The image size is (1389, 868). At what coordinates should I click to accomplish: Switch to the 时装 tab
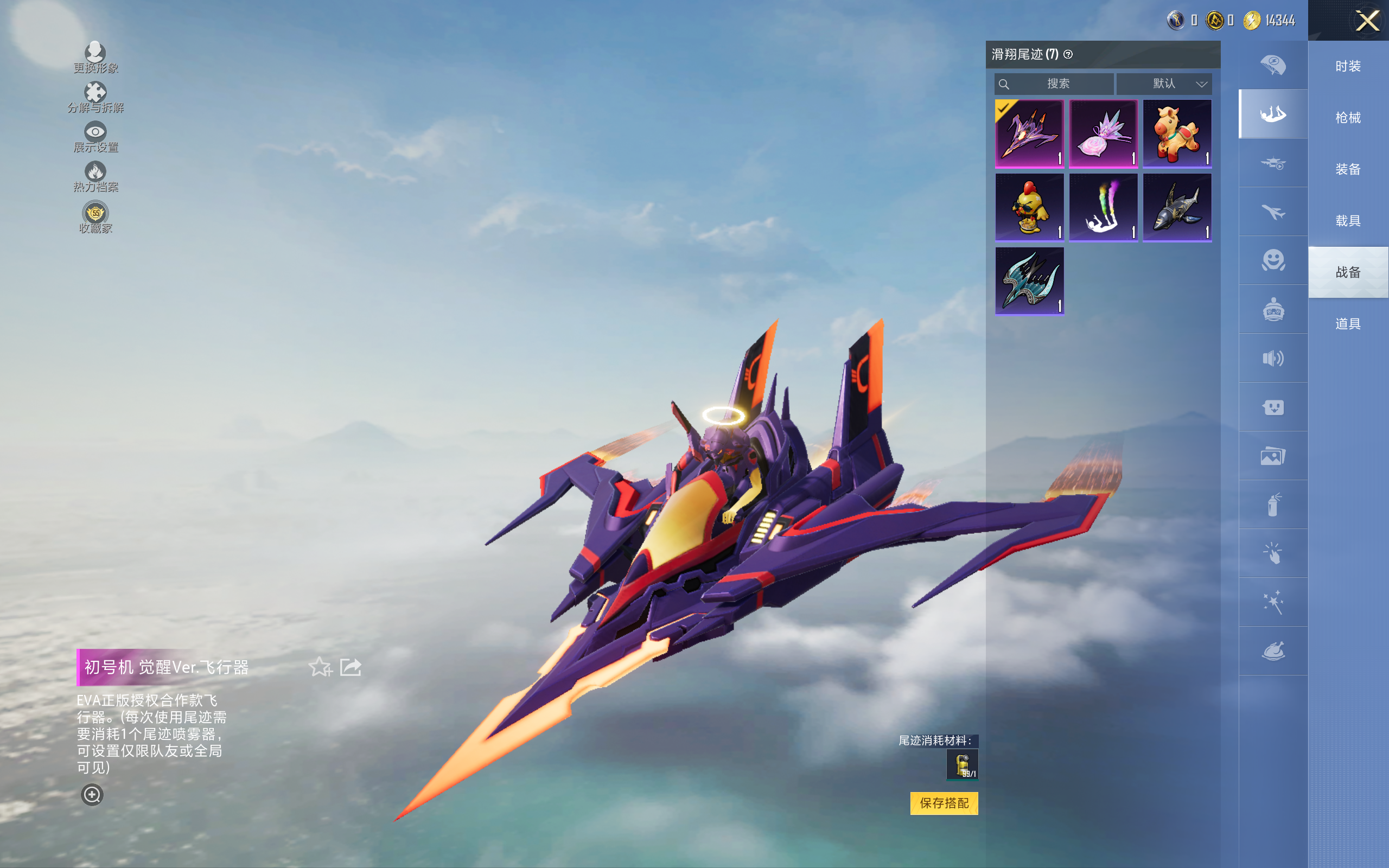(x=1348, y=66)
